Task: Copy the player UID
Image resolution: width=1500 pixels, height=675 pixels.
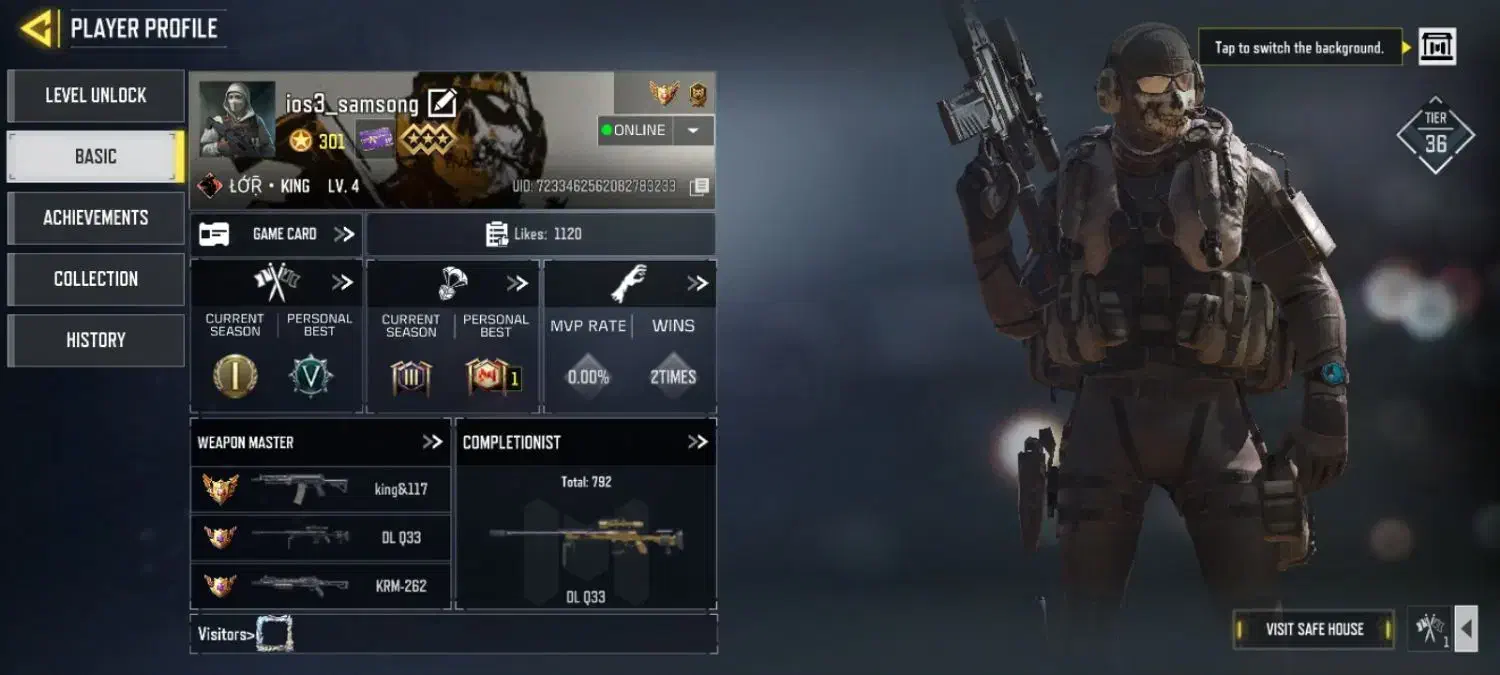Action: point(700,187)
